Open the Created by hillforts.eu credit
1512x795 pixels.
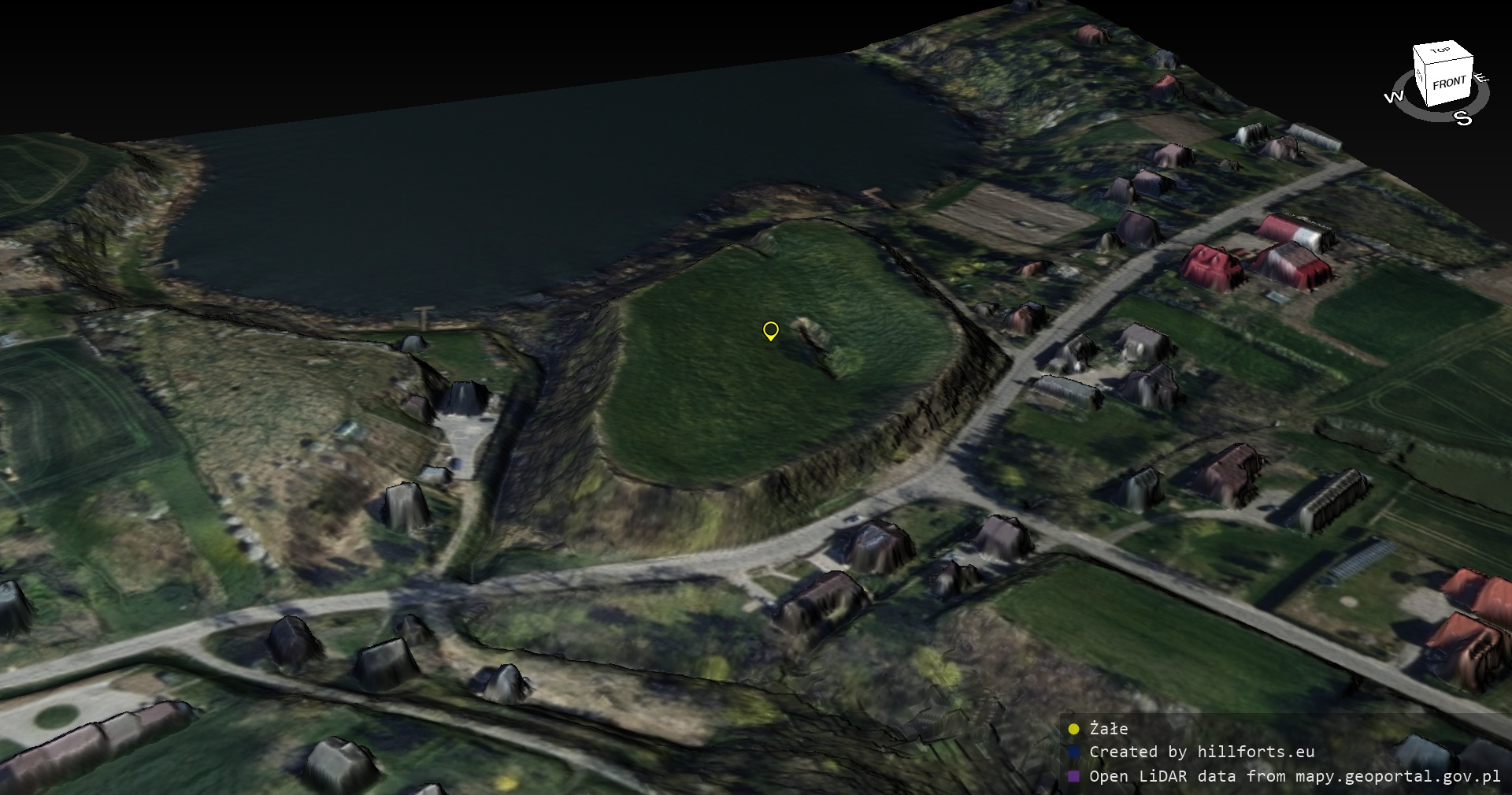[x=1201, y=752]
